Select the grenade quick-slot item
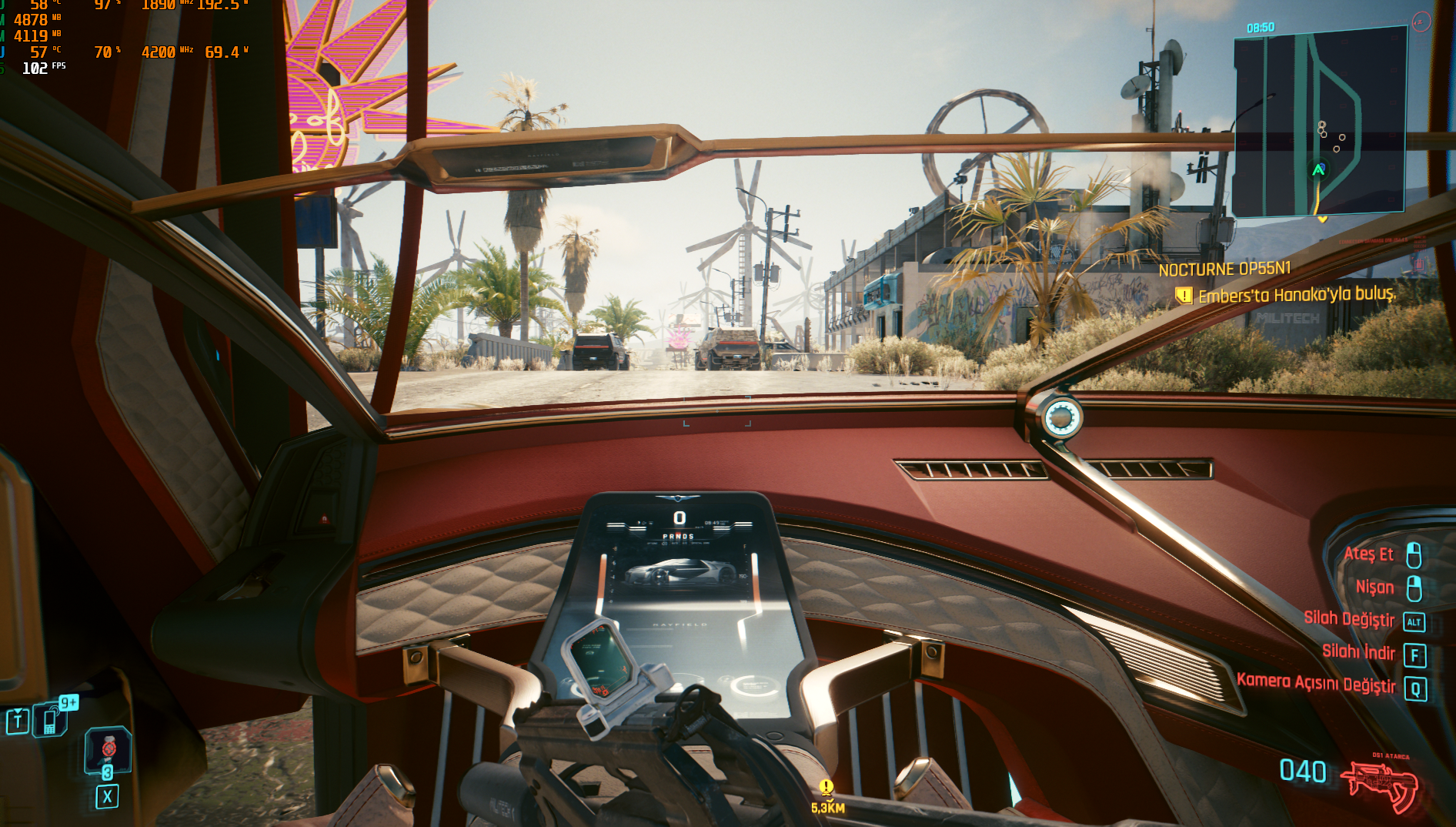 pyautogui.click(x=108, y=749)
